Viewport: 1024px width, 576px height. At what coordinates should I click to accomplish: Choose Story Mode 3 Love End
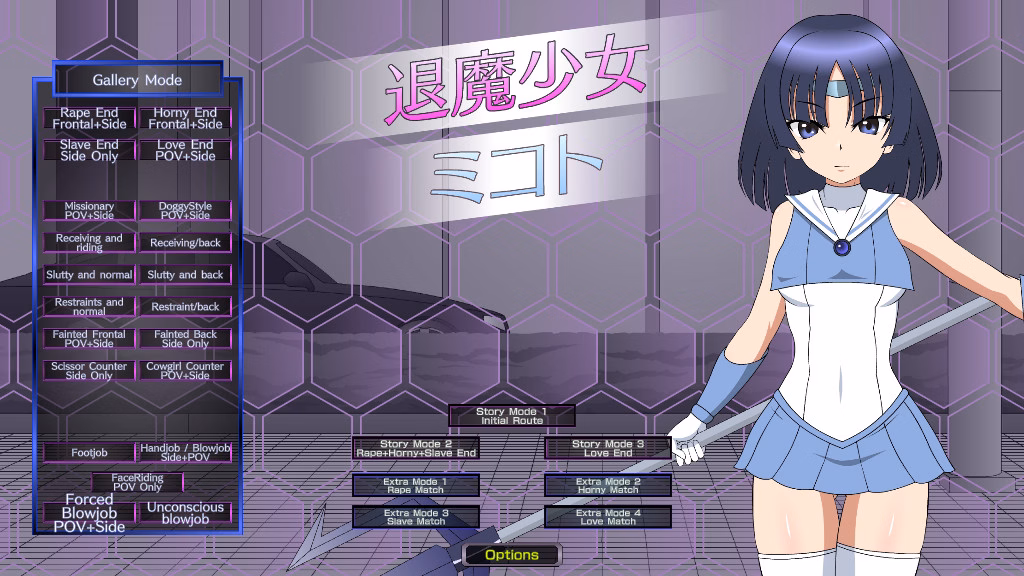[x=608, y=448]
